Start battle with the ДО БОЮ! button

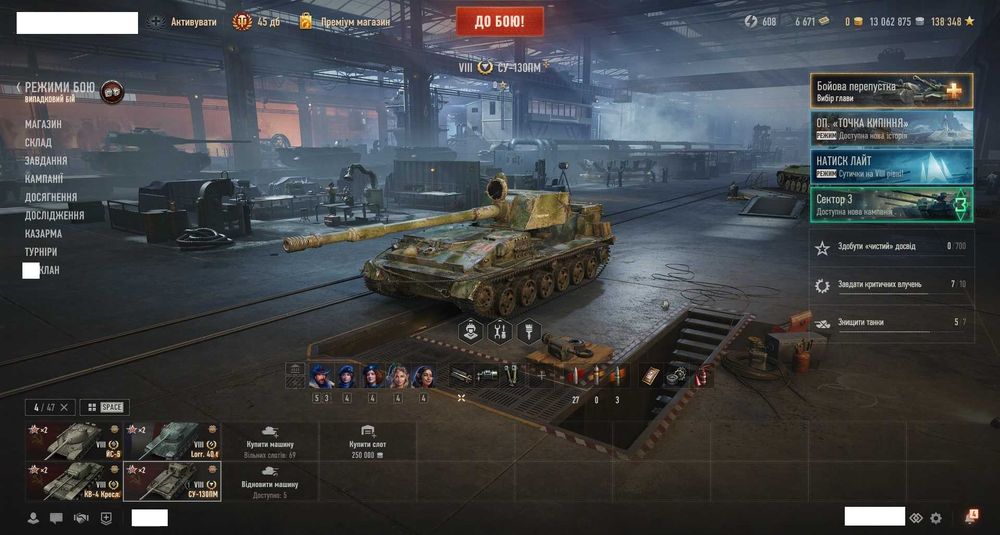(x=500, y=21)
